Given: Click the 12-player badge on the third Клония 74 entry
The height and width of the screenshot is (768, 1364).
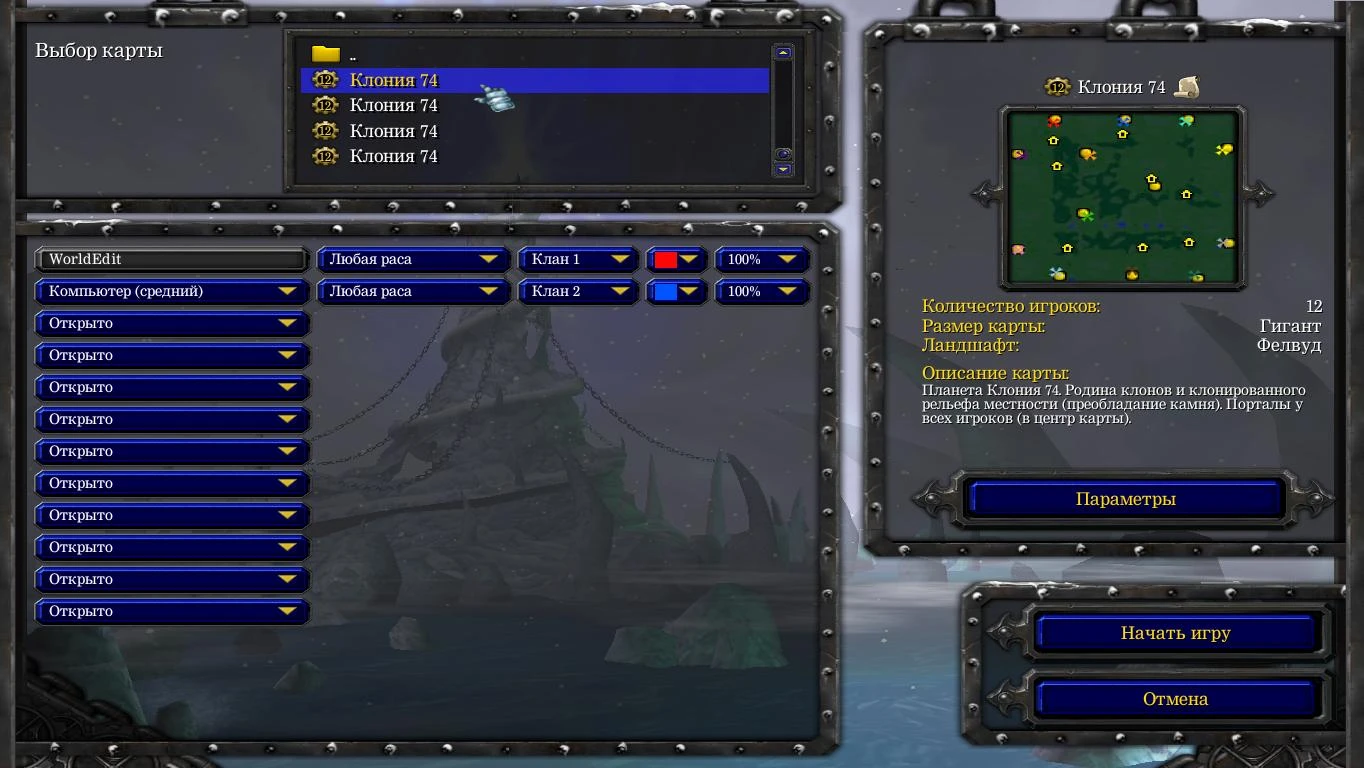Looking at the screenshot, I should 324,130.
